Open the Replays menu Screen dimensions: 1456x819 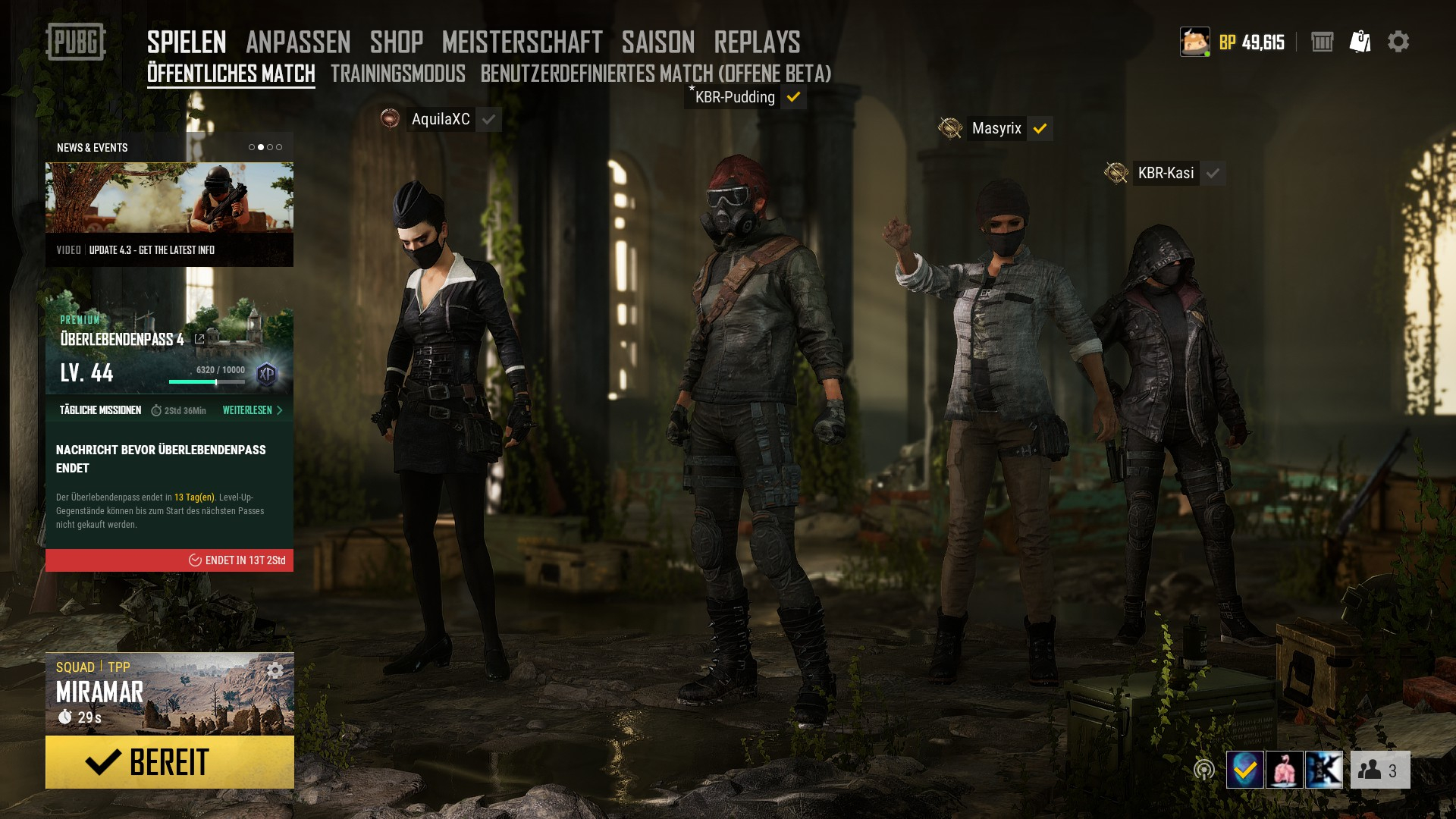(x=757, y=42)
